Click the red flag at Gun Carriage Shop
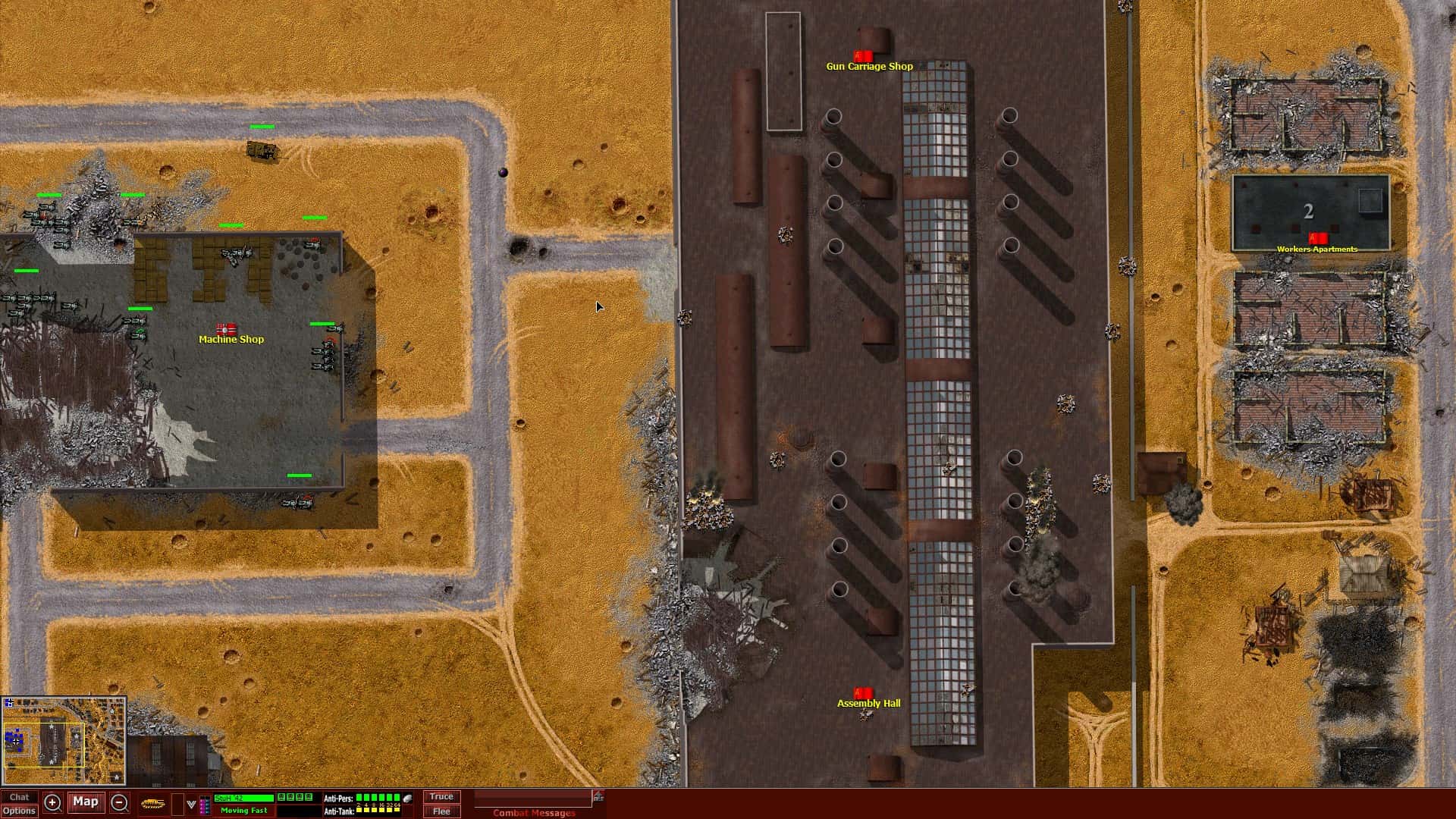The height and width of the screenshot is (819, 1456). point(864,54)
